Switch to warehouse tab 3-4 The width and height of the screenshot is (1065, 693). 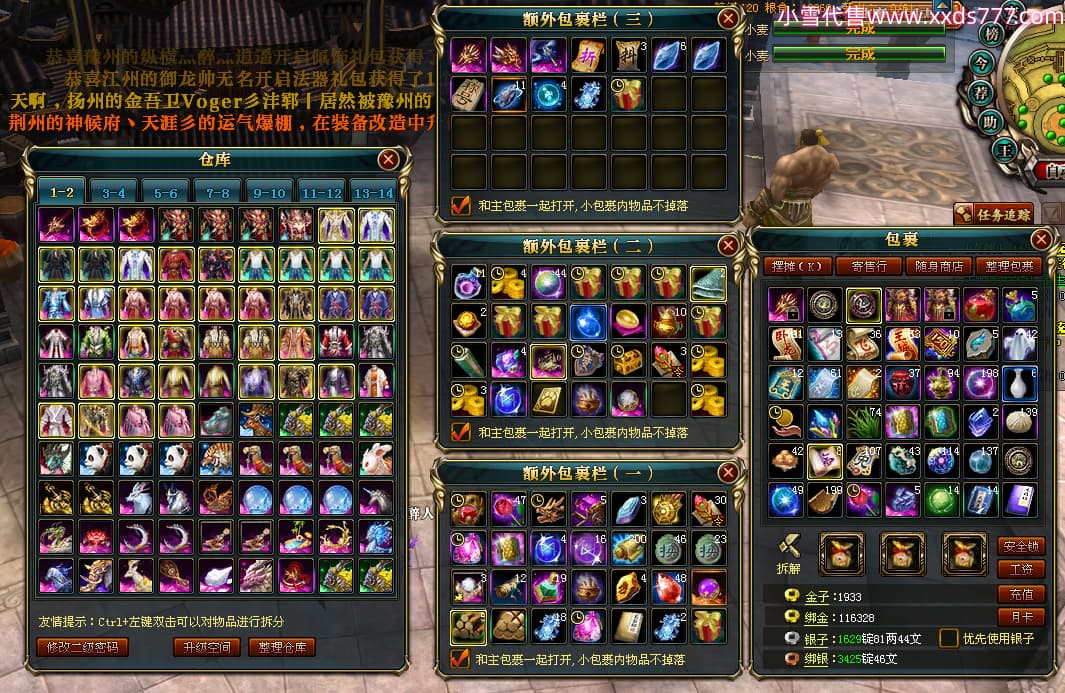click(113, 192)
